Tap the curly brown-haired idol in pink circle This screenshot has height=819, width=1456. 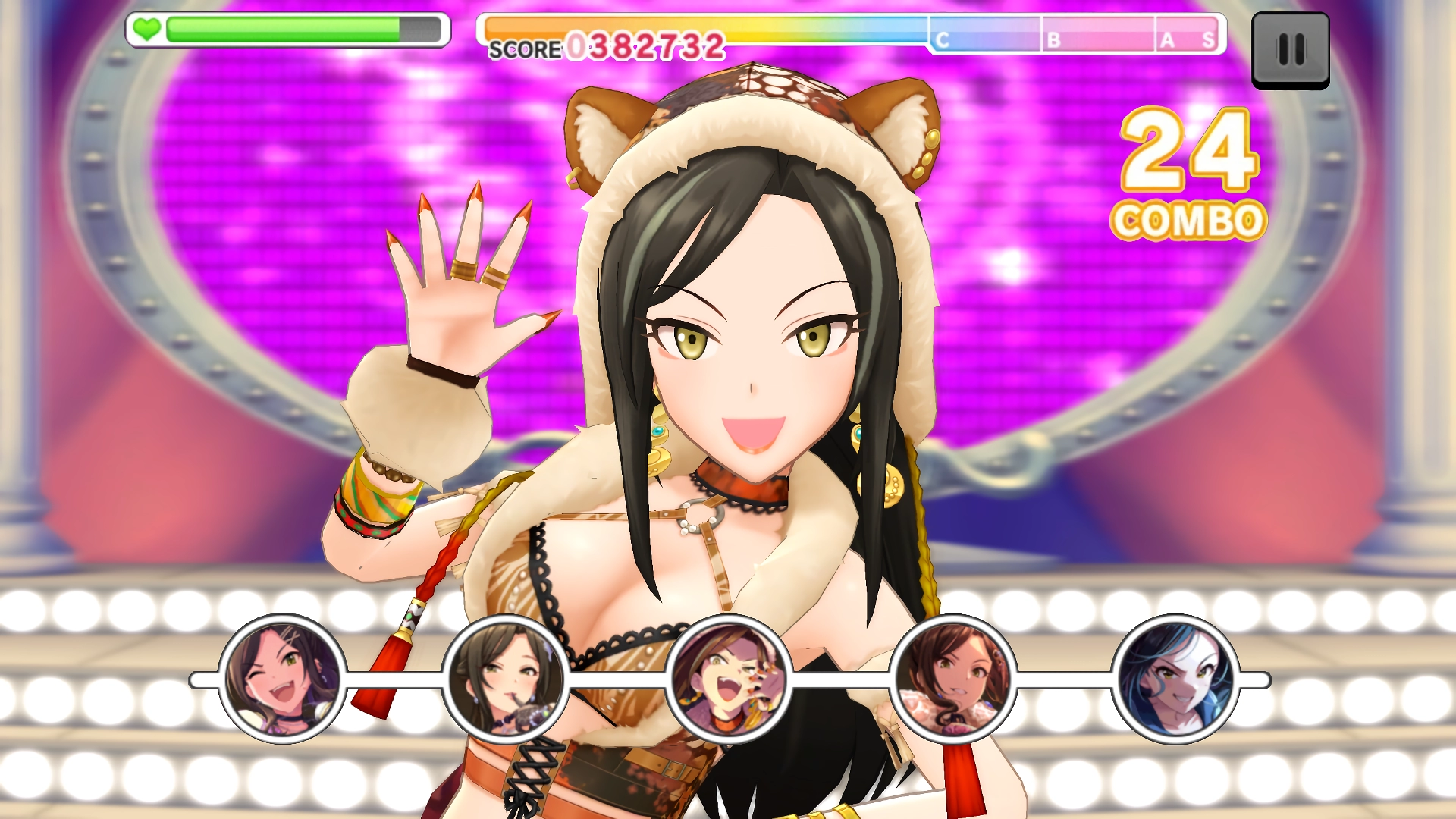(952, 679)
